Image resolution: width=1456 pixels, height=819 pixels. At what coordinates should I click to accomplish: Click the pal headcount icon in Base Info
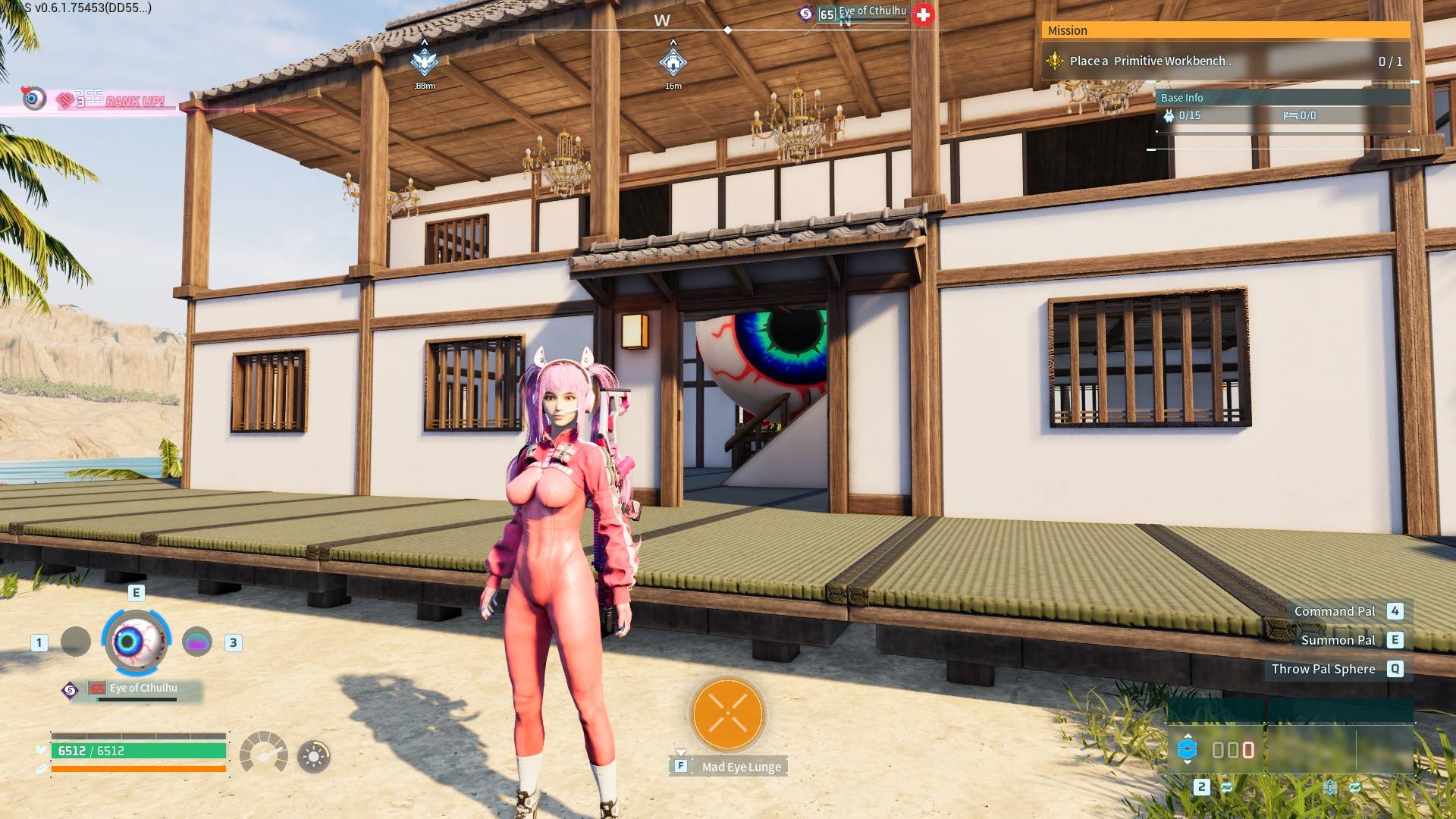click(1169, 116)
